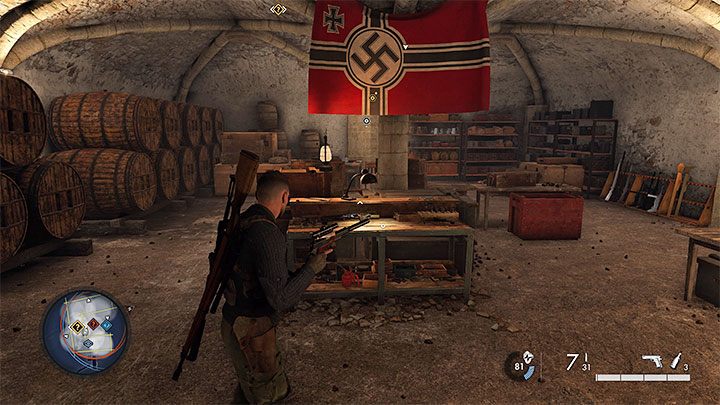Click the blue diamond marker on the minimap
This screenshot has width=720, height=405.
(x=88, y=343)
